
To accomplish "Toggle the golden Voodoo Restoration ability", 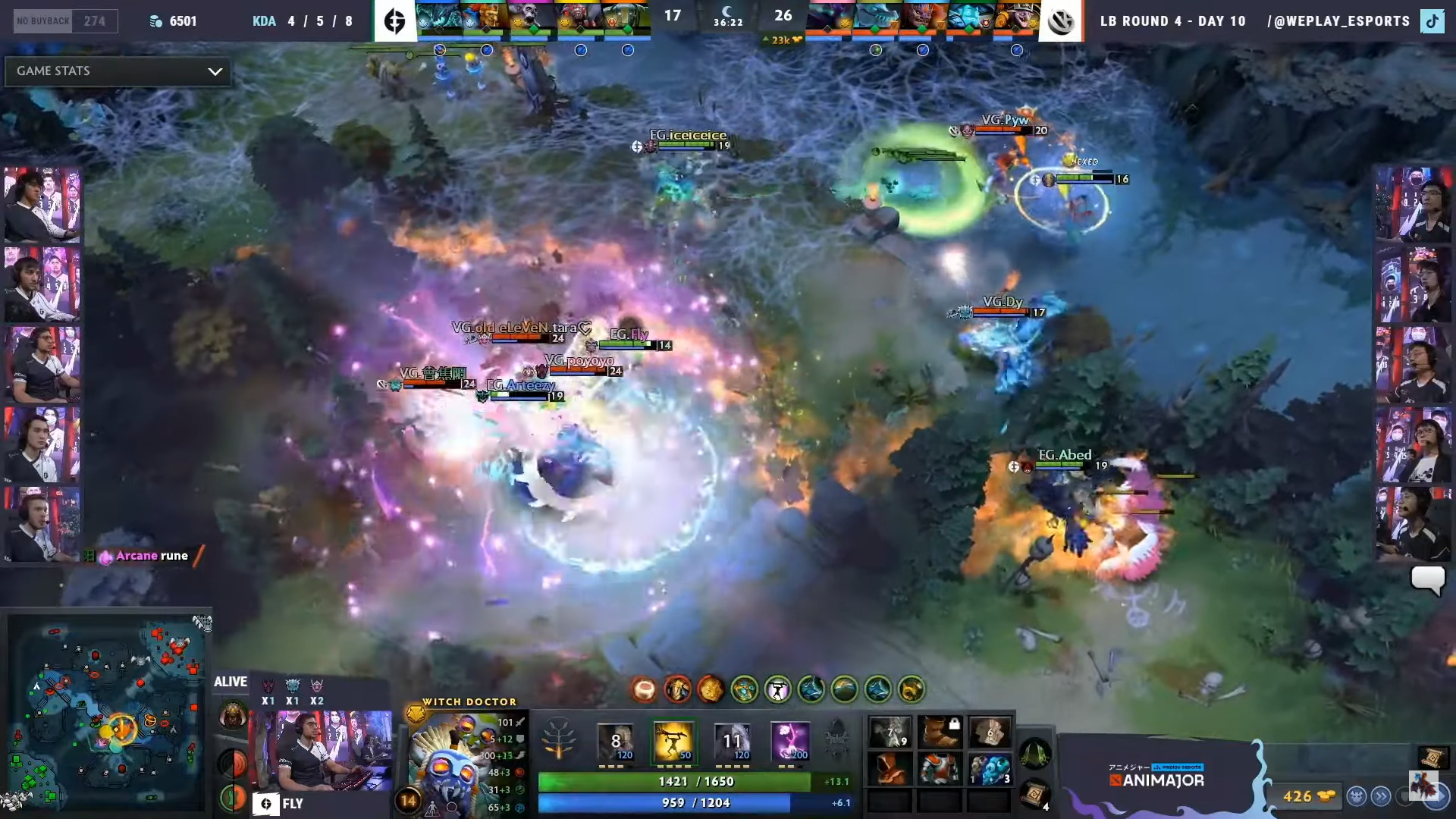I will [x=673, y=741].
